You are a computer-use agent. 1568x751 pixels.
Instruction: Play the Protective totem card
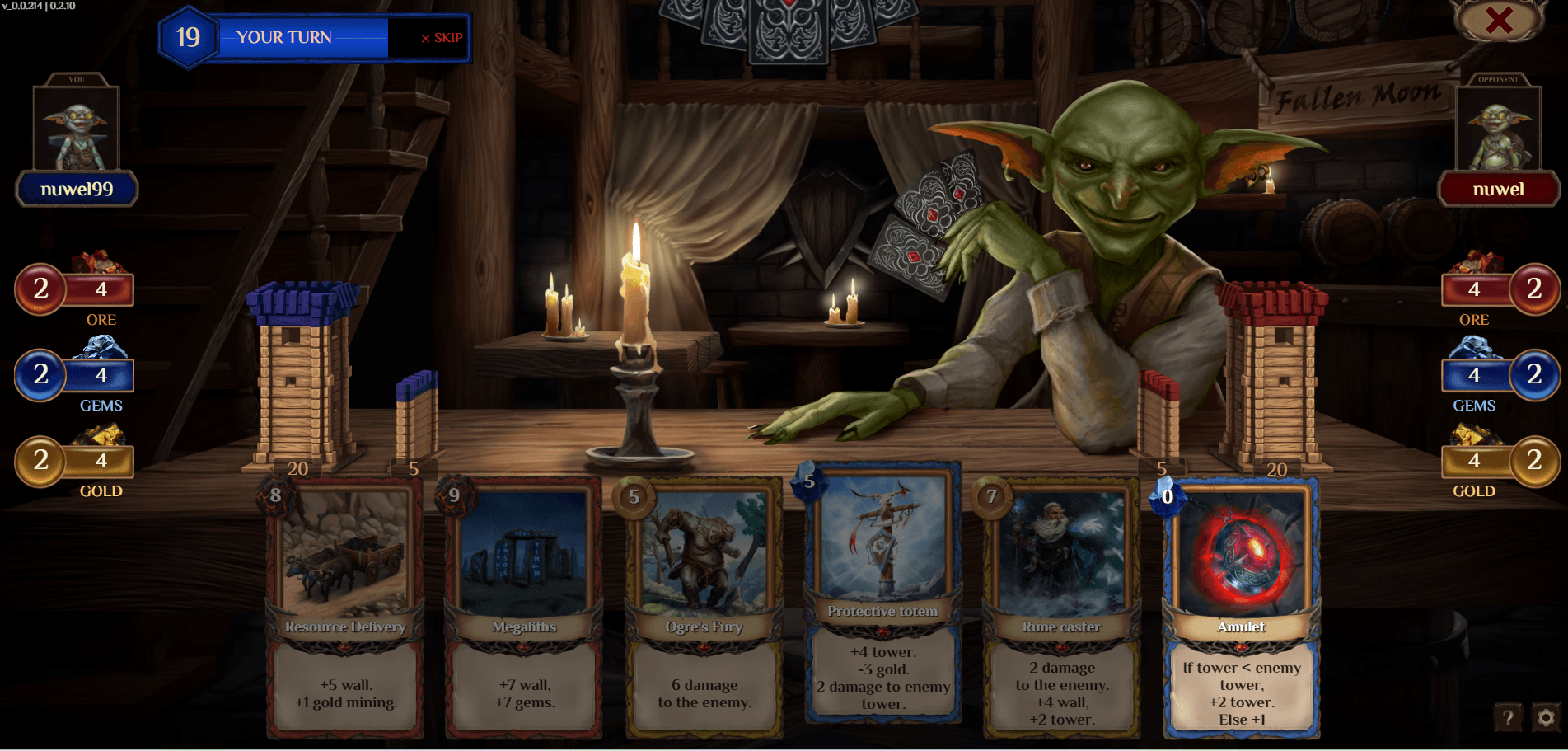882,594
